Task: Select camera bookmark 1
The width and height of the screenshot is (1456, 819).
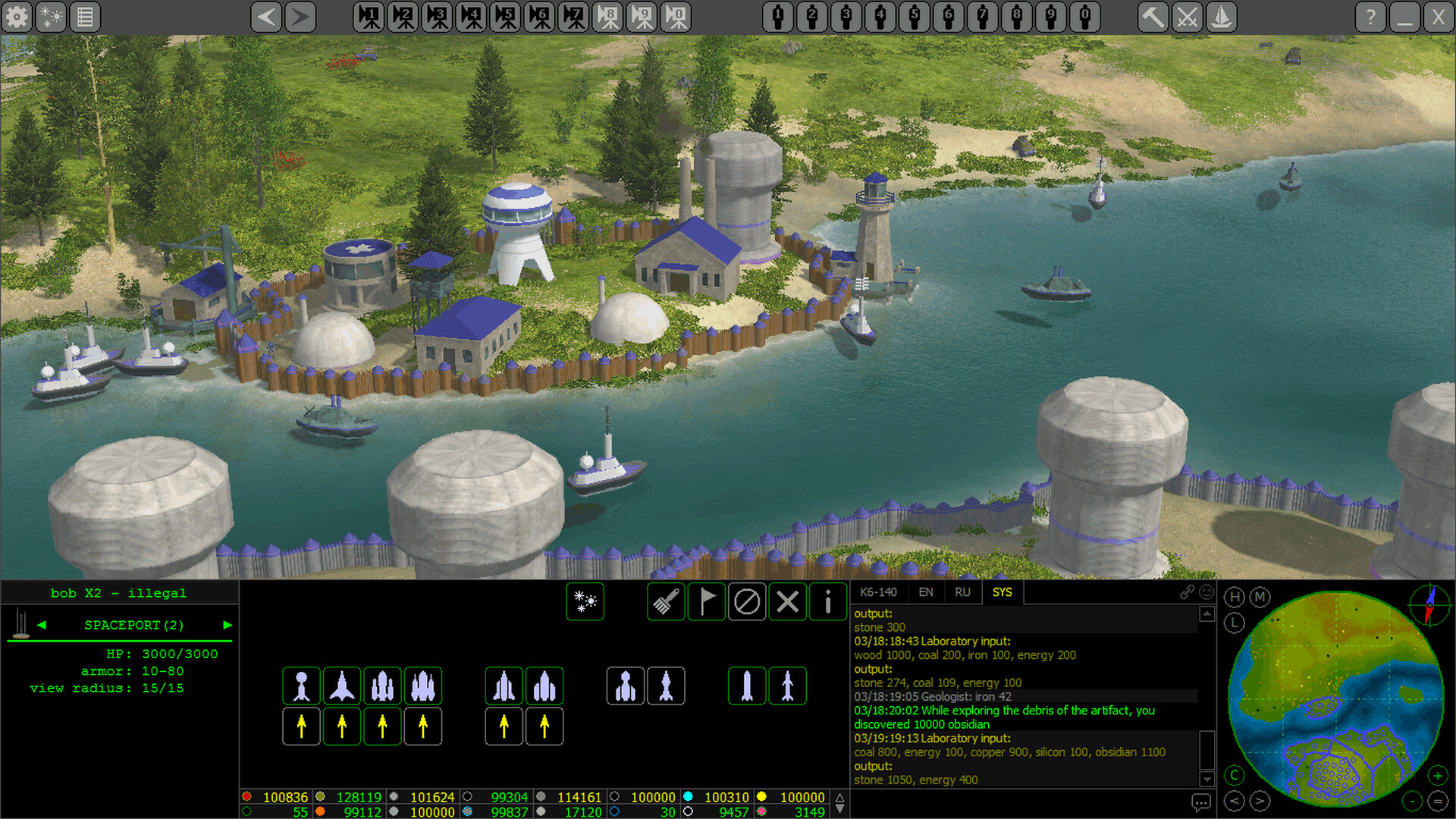Action: tap(370, 17)
